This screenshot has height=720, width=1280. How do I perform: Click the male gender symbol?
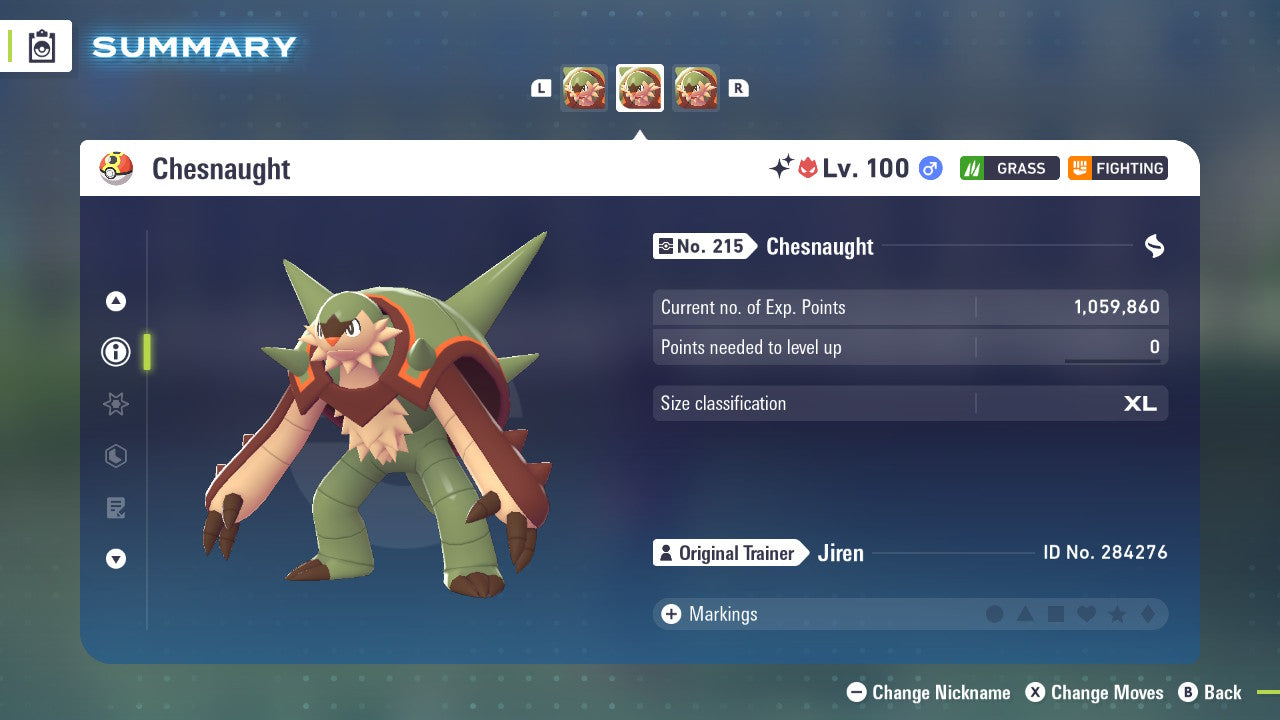point(930,168)
